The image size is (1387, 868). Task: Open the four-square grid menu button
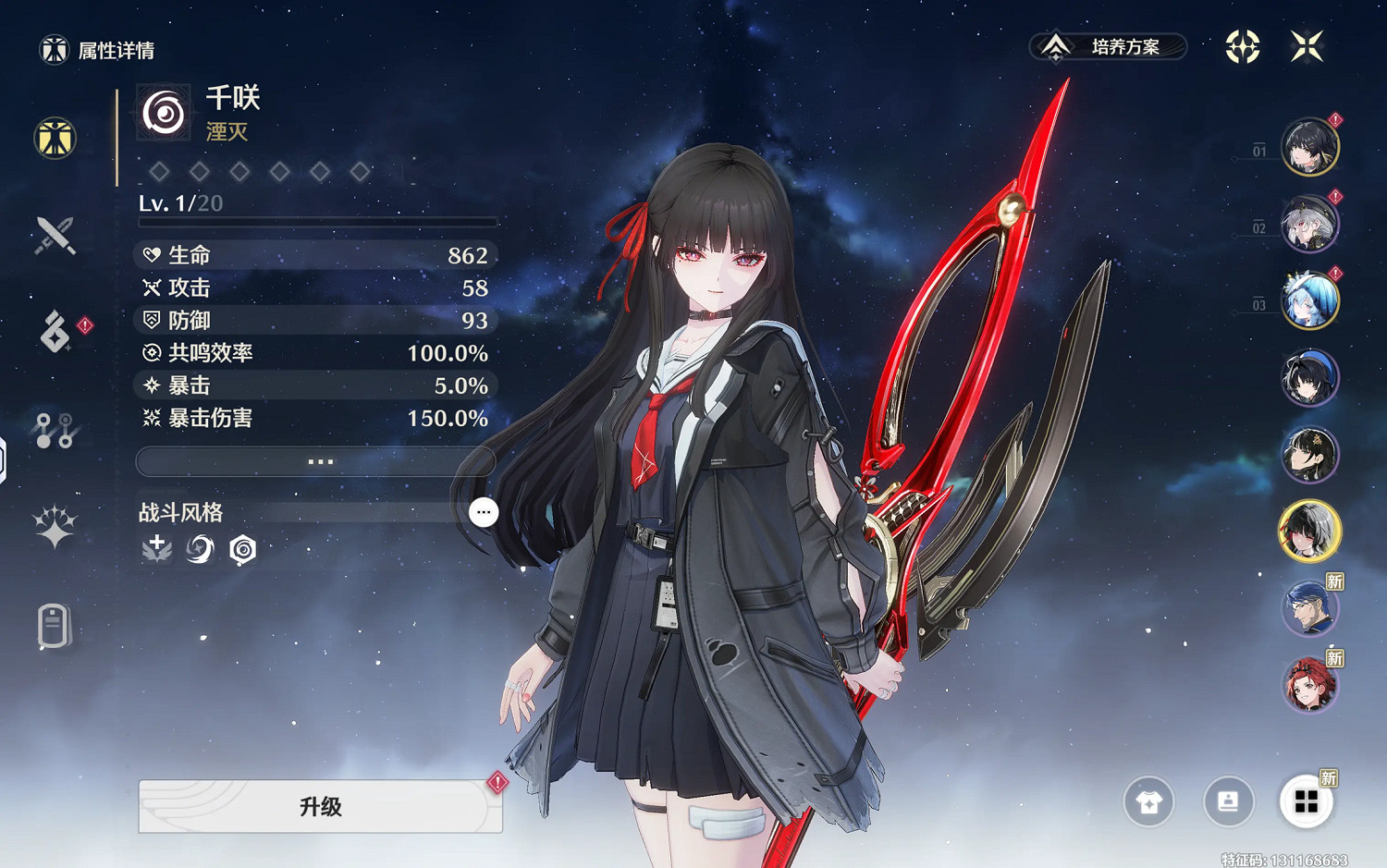click(x=1306, y=801)
